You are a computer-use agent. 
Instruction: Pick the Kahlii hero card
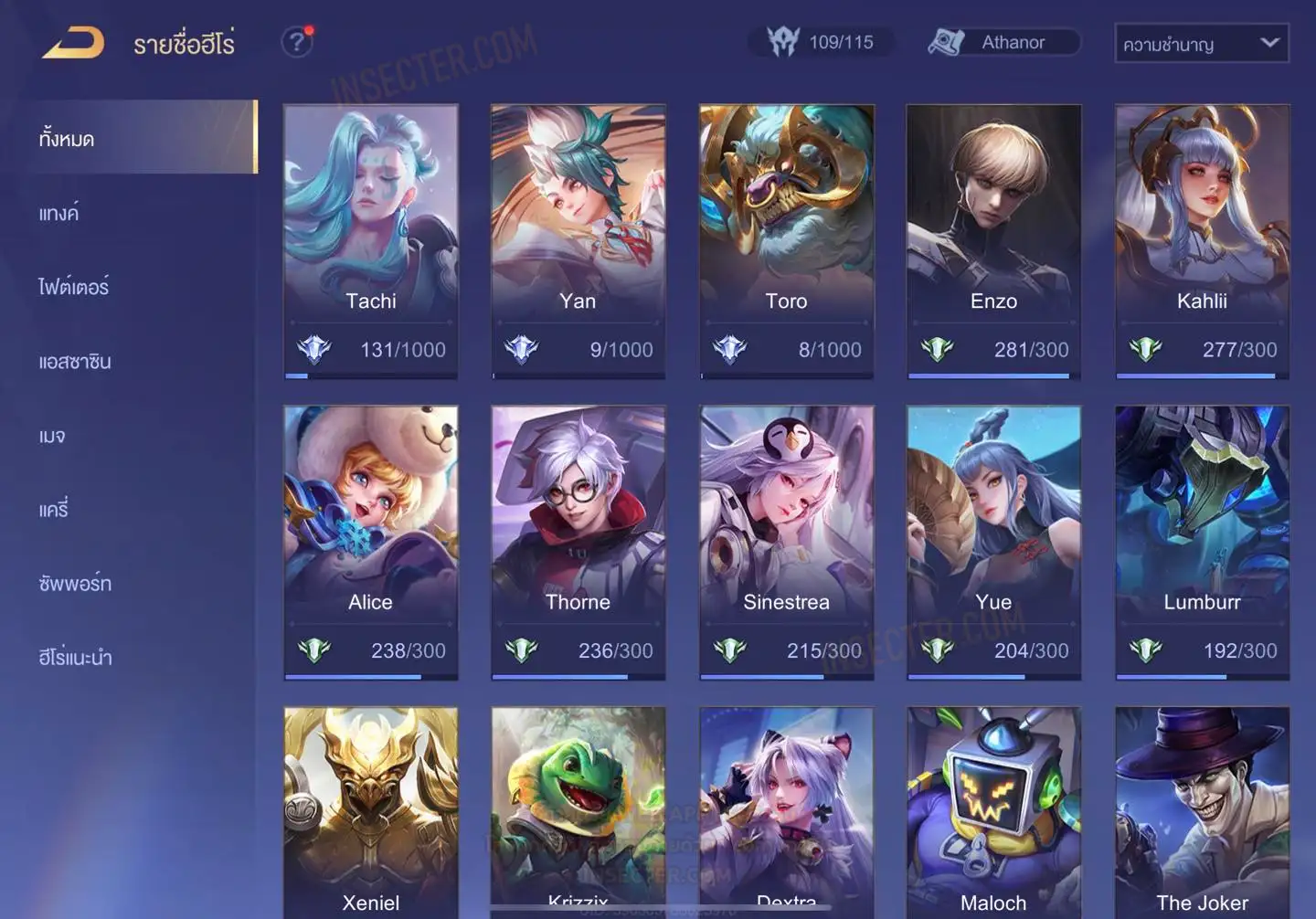(x=1202, y=240)
